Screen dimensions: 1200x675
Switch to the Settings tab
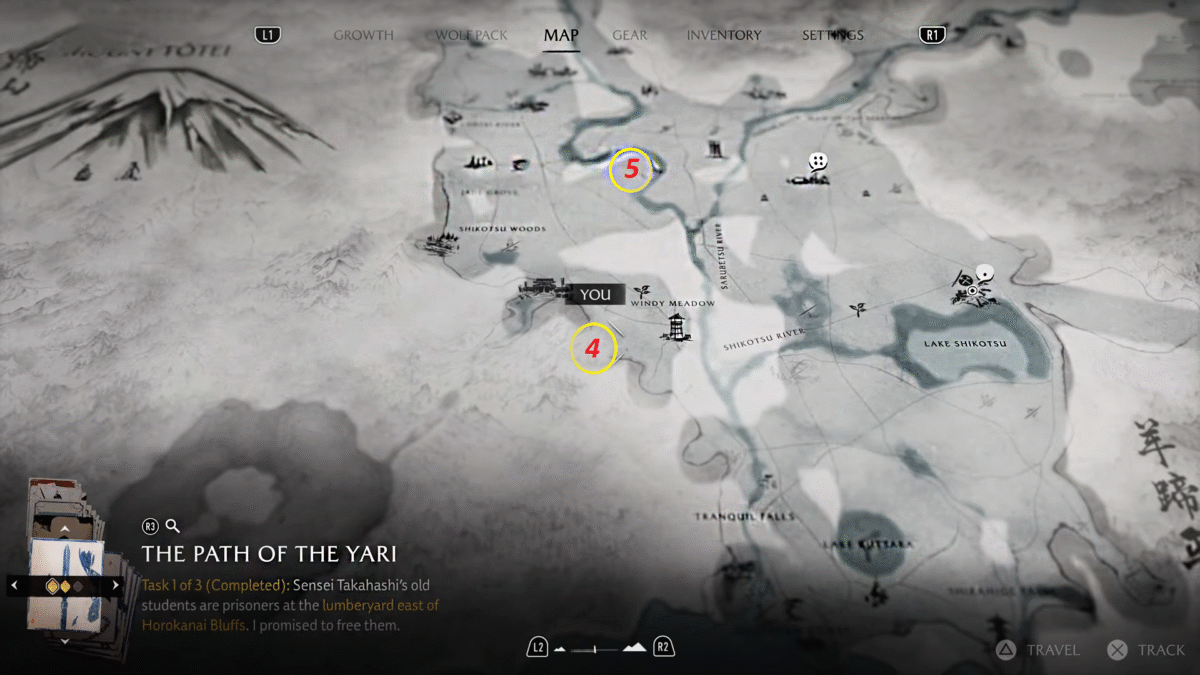click(832, 35)
